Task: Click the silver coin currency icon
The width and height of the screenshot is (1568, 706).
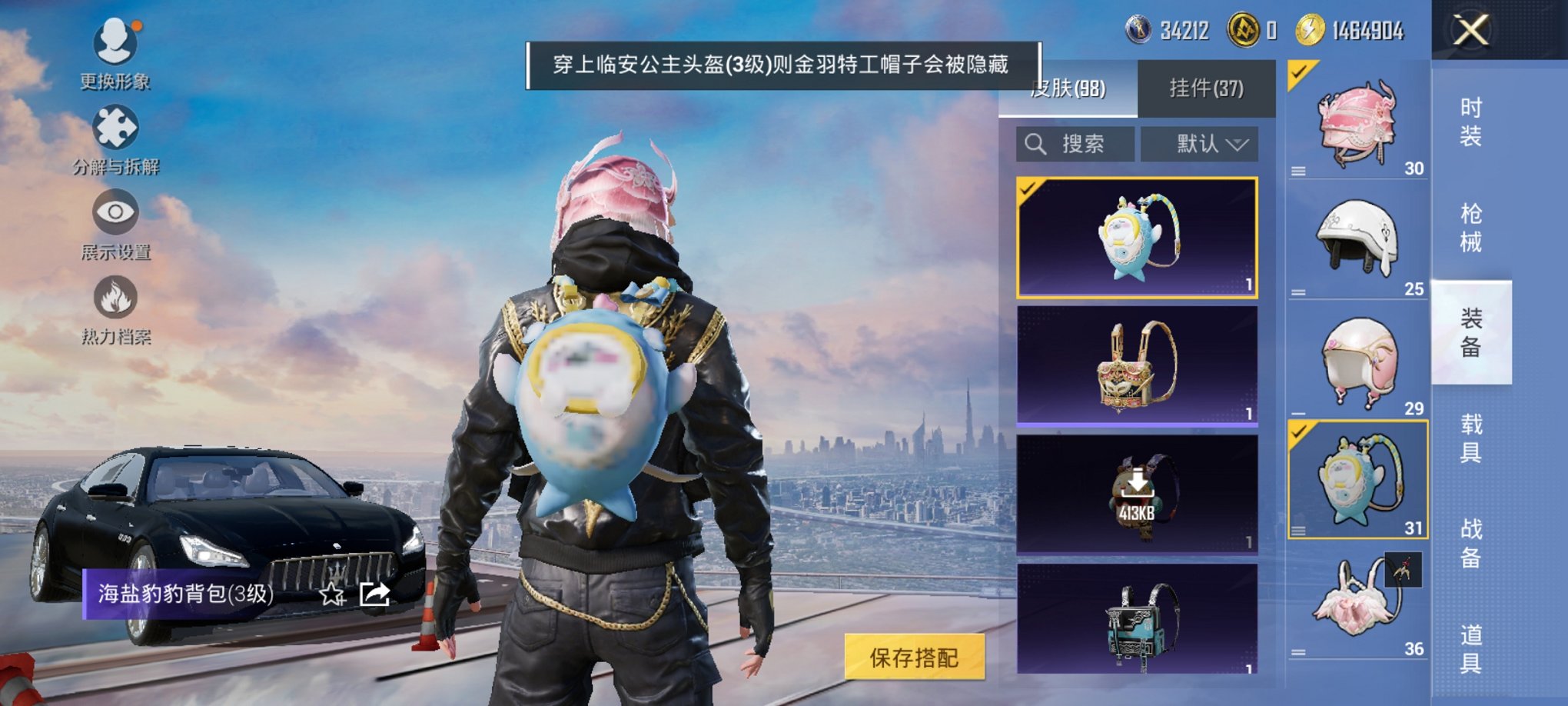Action: 1139,31
